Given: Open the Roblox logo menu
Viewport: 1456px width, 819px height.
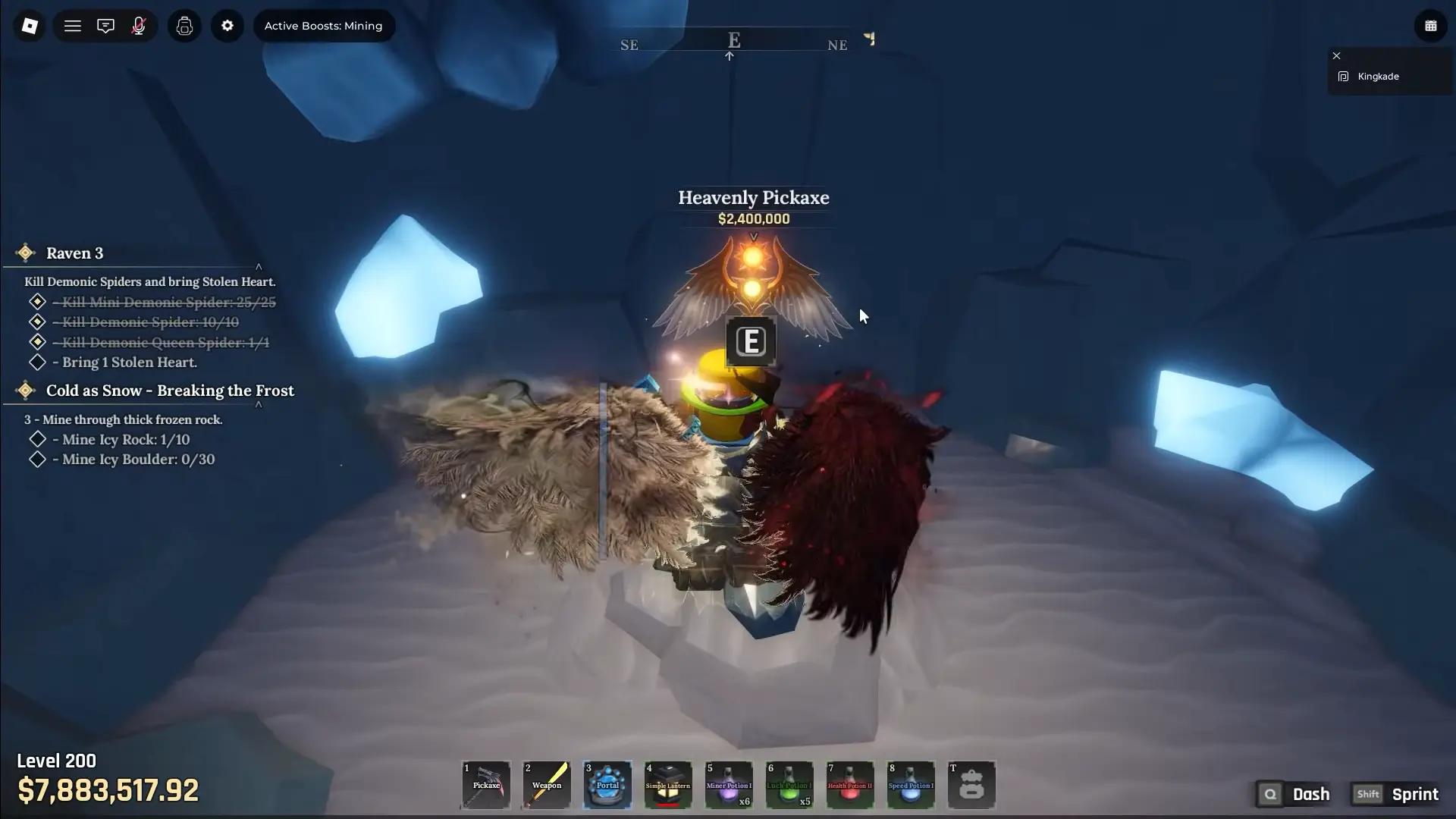Looking at the screenshot, I should [30, 26].
